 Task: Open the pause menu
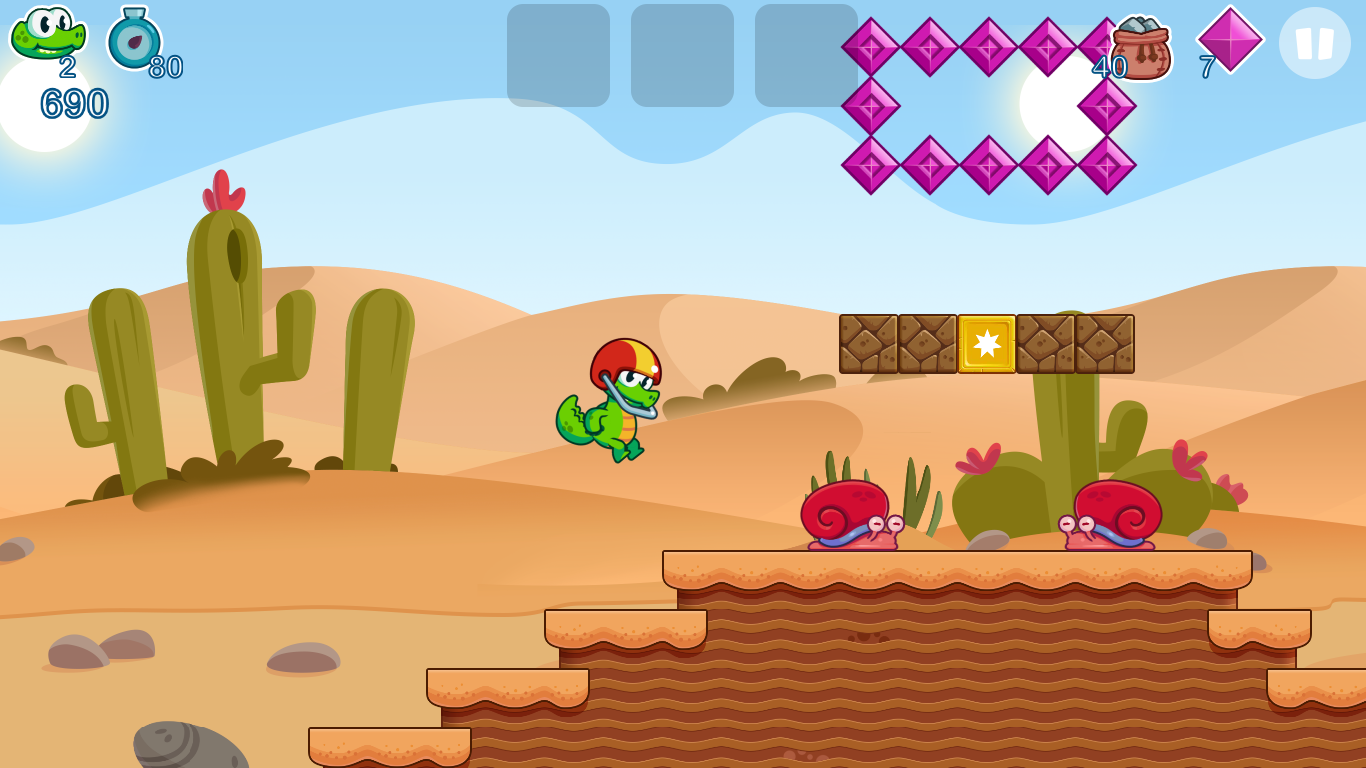1313,42
